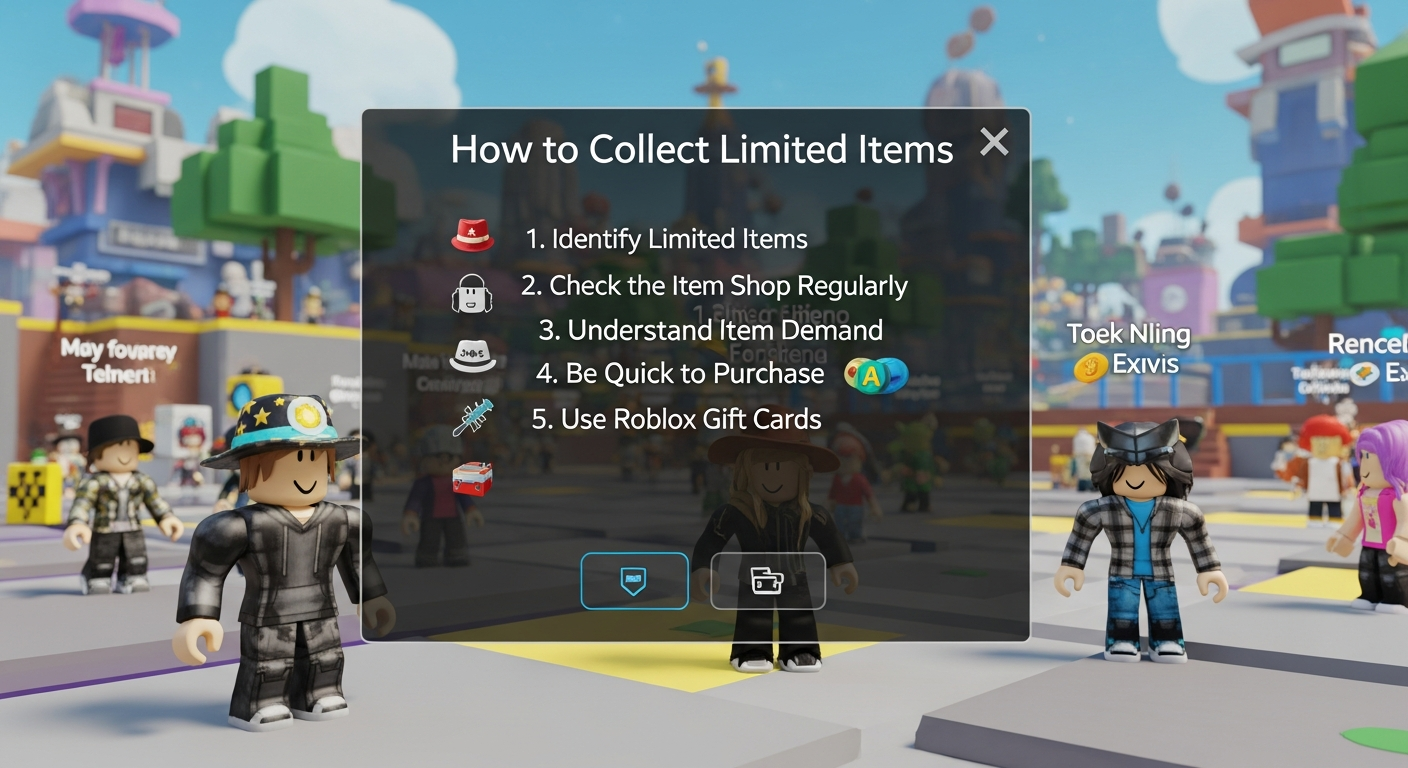Open the highlighted blue ticket shield button
This screenshot has height=768, width=1408.
634,581
